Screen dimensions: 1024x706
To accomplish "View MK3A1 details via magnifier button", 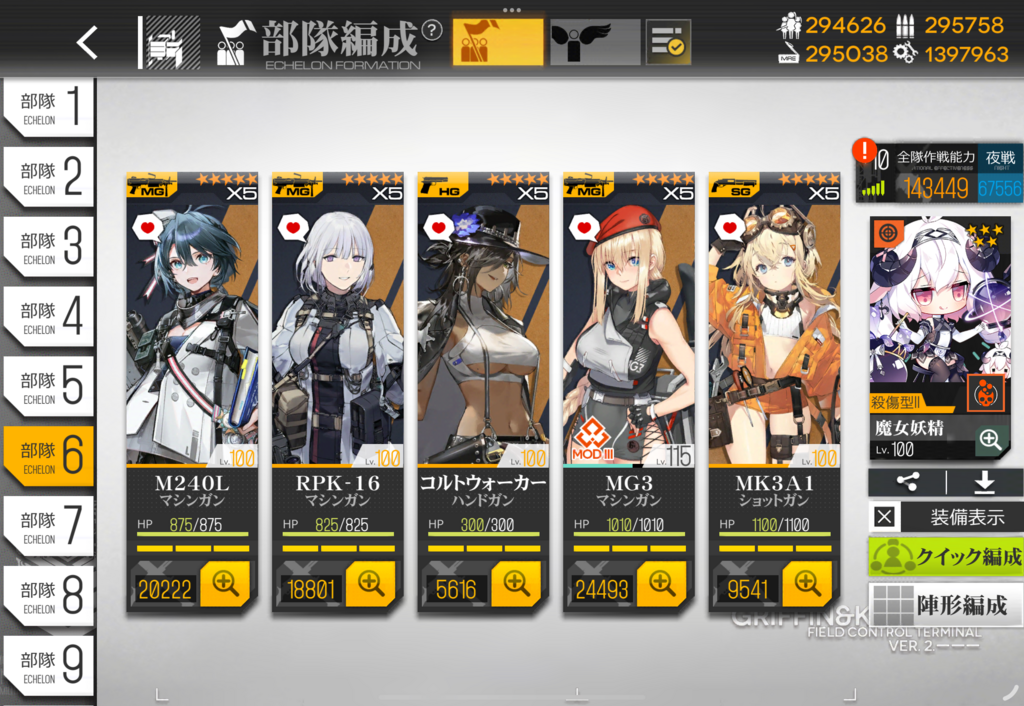I will click(806, 584).
